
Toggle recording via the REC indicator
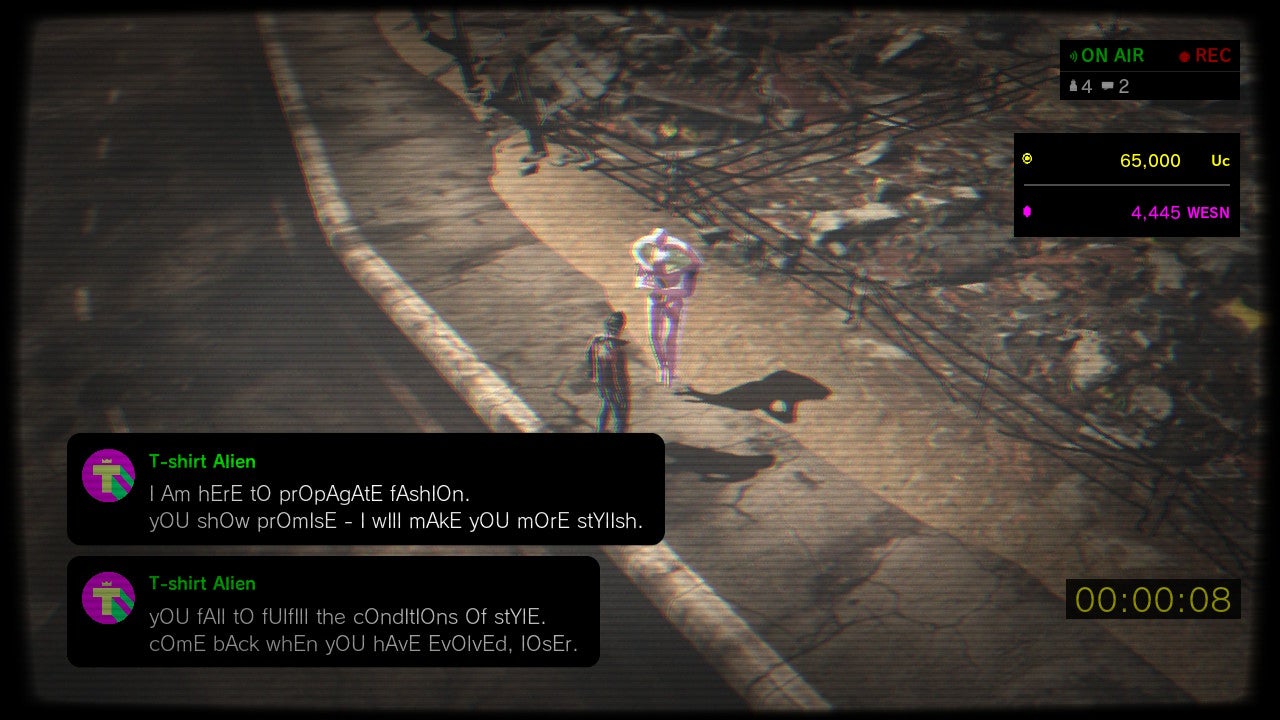tap(1210, 56)
